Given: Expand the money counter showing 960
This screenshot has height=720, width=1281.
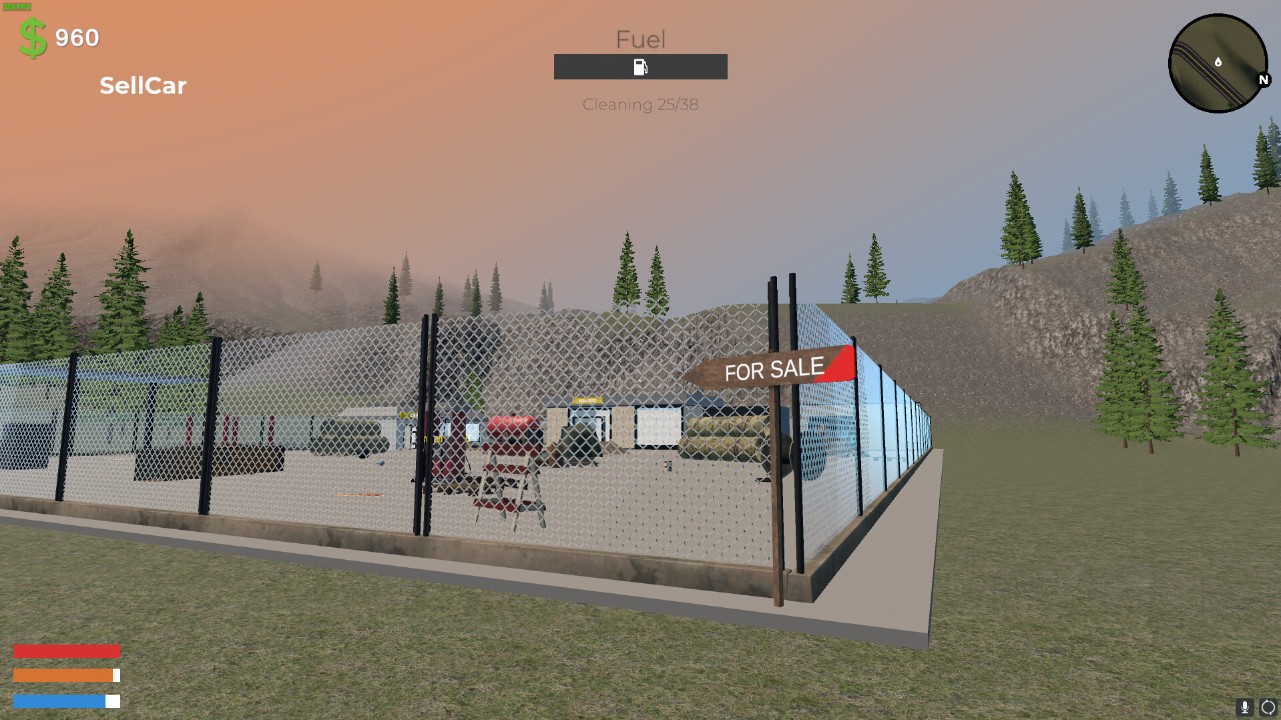Looking at the screenshot, I should point(69,38).
